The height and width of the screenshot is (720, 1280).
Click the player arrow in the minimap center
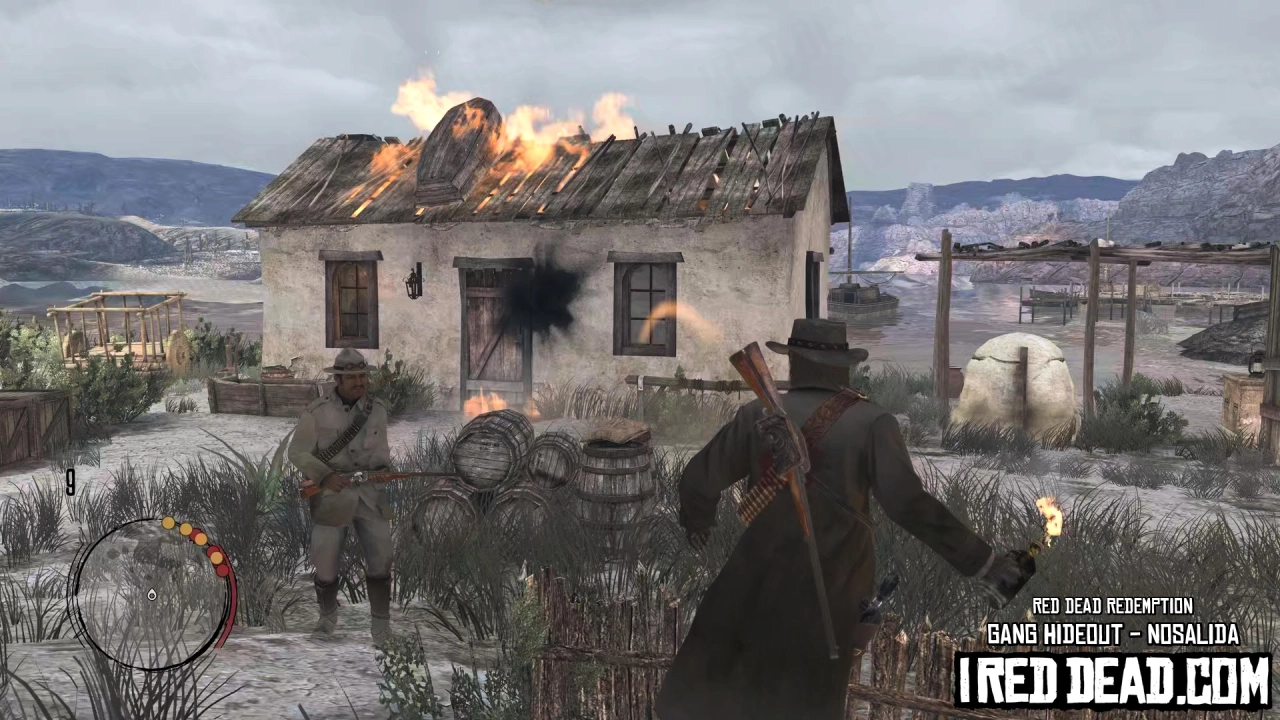point(150,595)
